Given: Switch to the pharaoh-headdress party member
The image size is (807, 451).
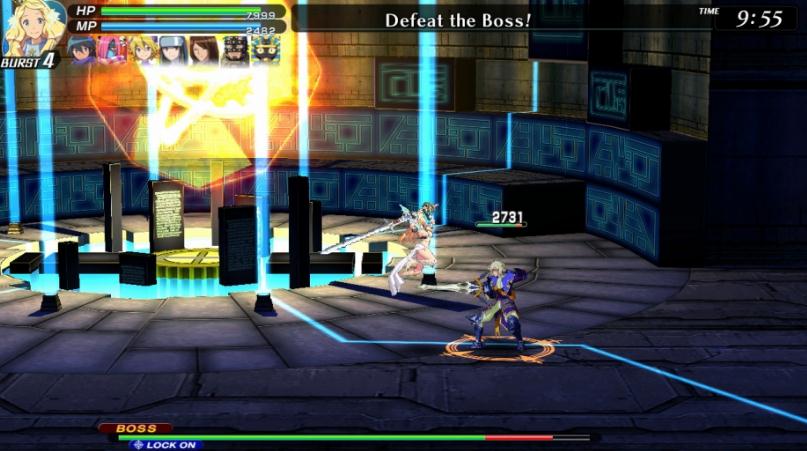Looking at the screenshot, I should [265, 50].
